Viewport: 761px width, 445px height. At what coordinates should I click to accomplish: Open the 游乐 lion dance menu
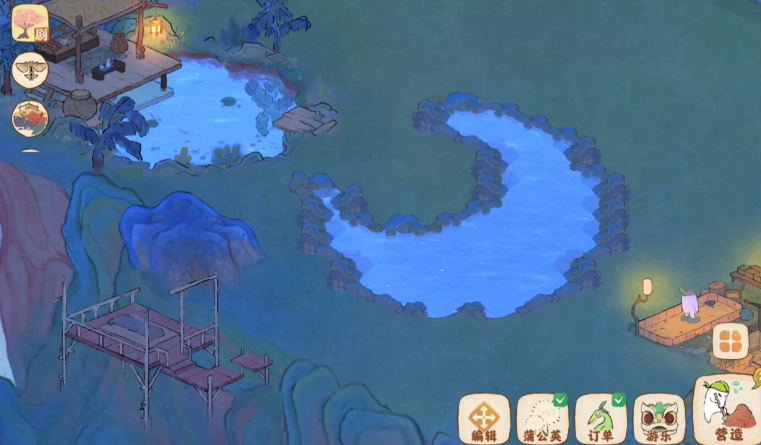point(658,419)
